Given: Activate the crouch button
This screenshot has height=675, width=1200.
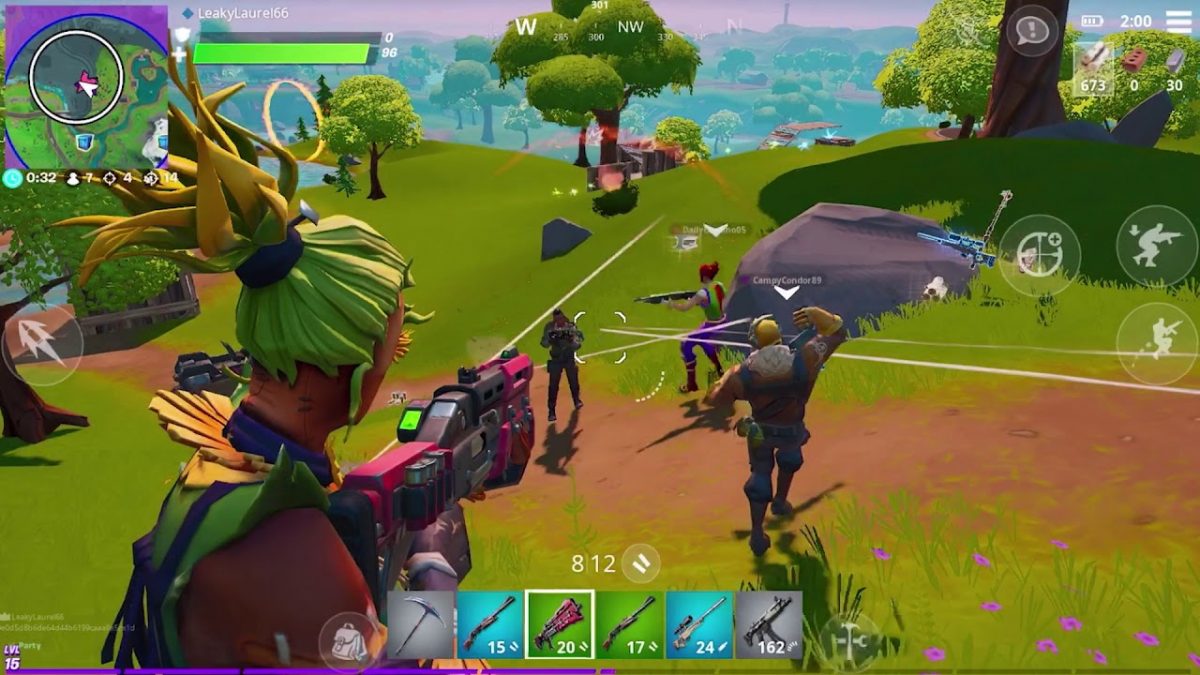Looking at the screenshot, I should [1157, 246].
